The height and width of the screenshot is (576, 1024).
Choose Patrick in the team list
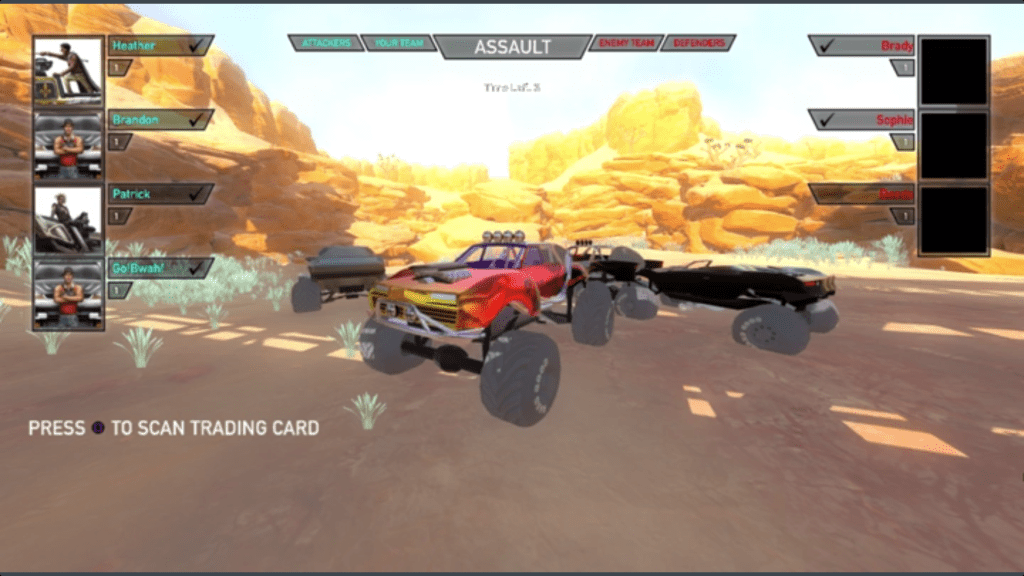click(160, 193)
